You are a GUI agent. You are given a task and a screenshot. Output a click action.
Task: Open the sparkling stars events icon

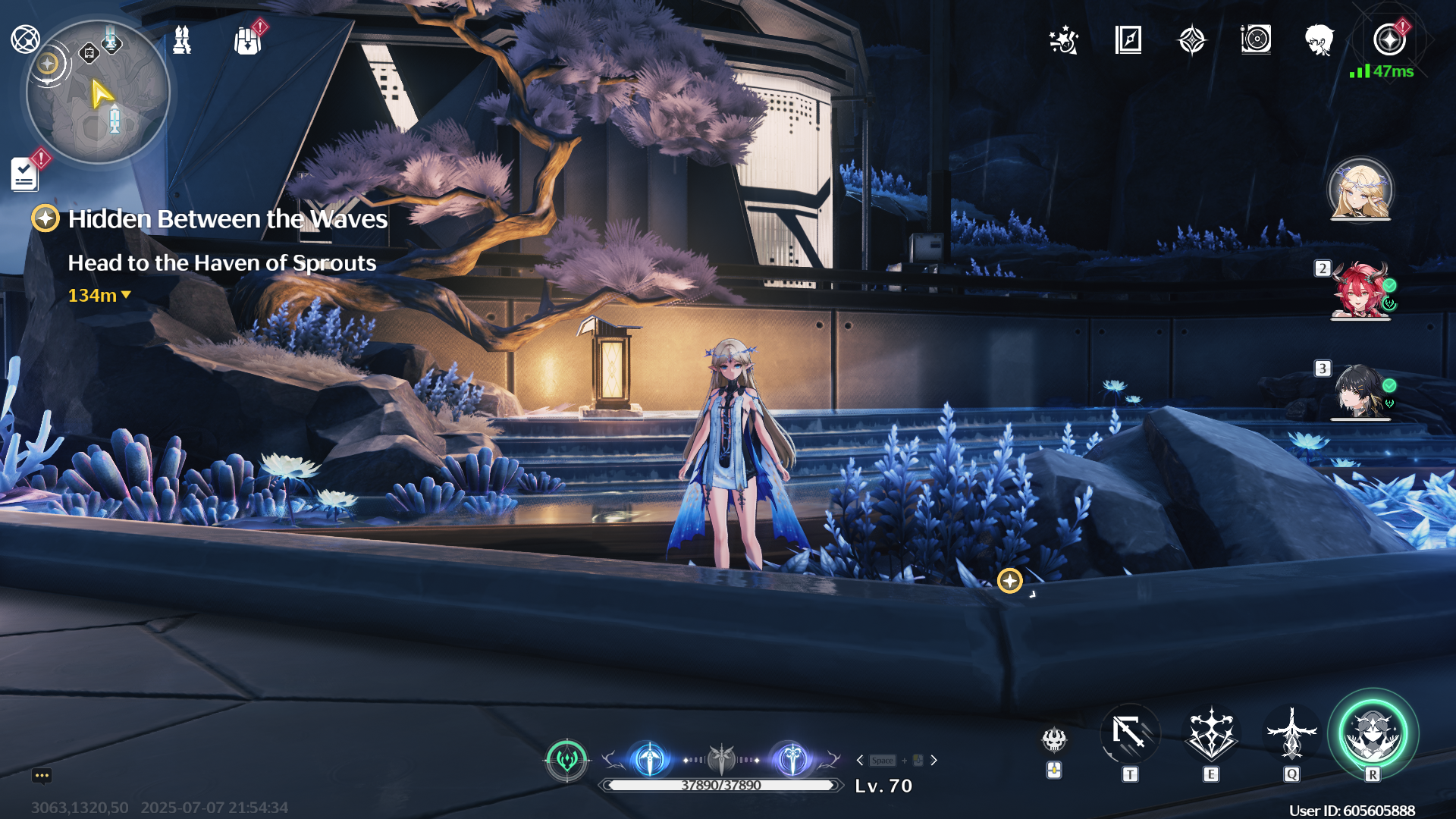[x=1063, y=40]
